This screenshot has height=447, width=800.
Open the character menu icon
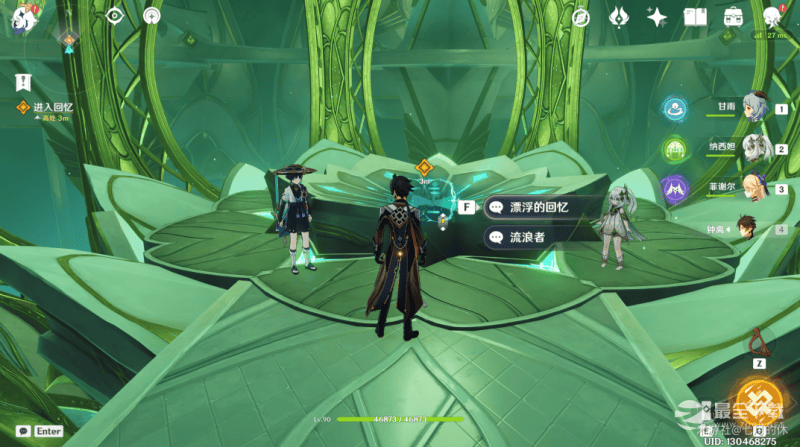[772, 17]
